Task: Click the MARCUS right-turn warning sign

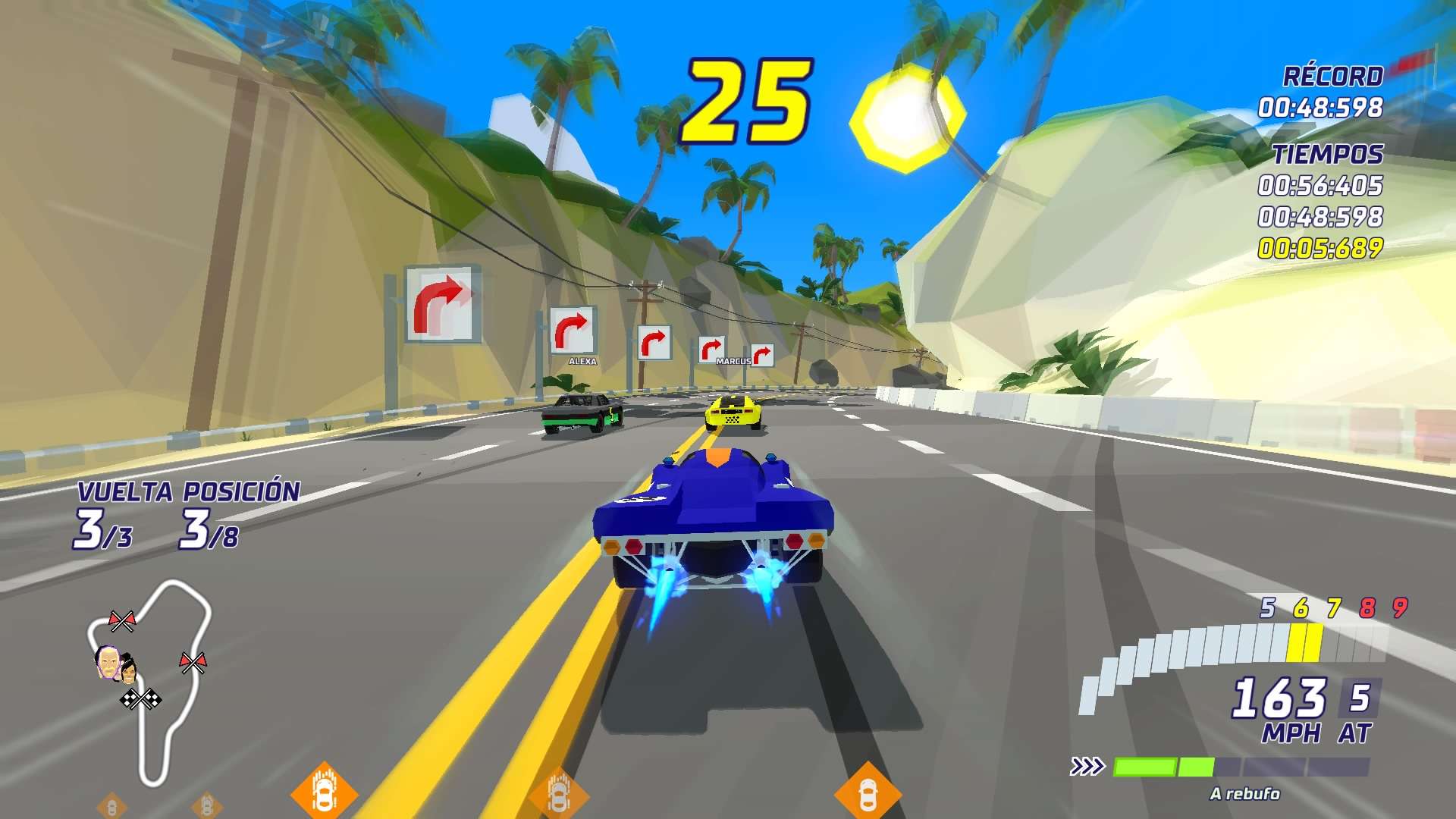Action: [x=711, y=346]
